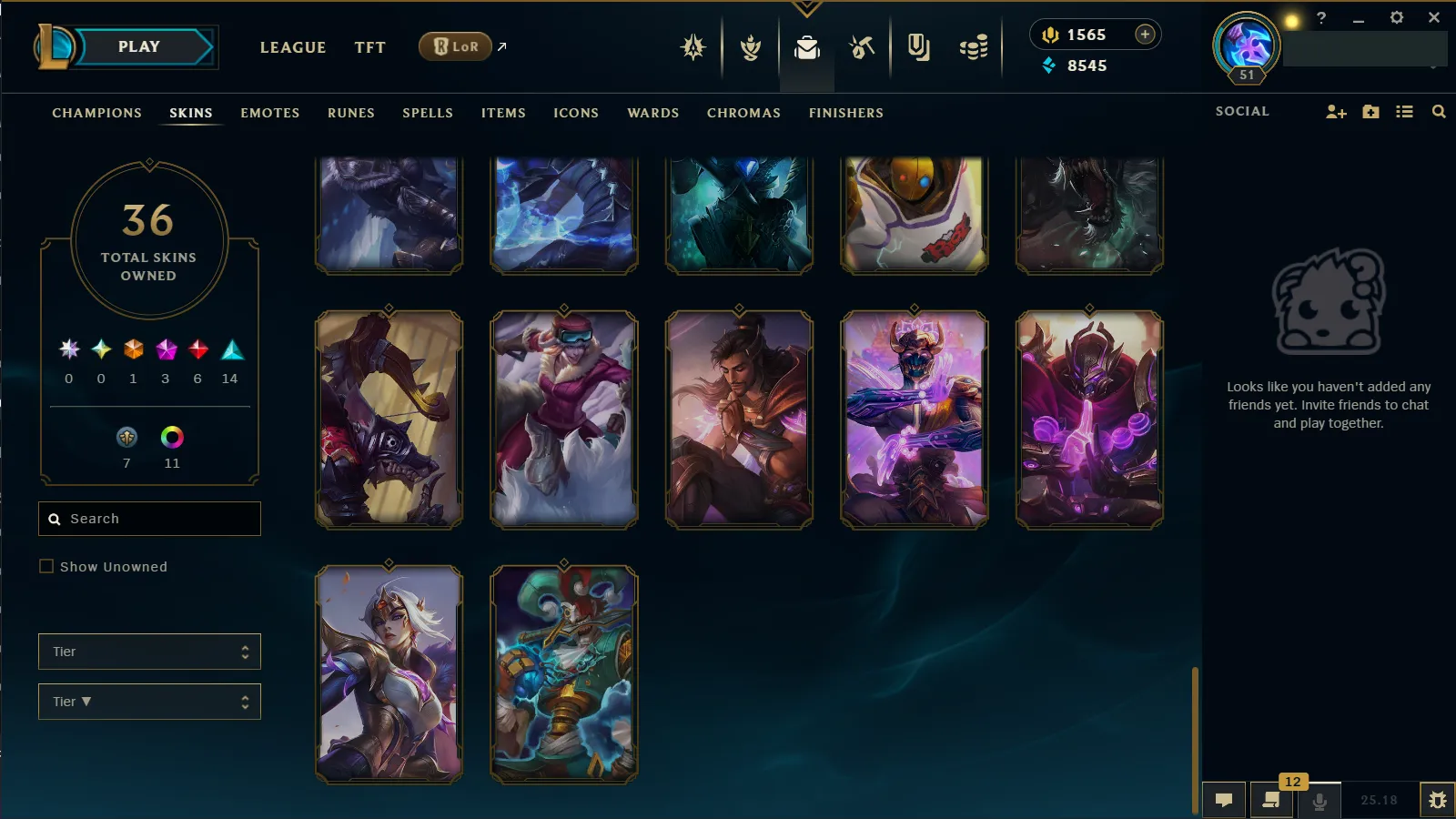Open the Legends of Runeterra launcher link
The height and width of the screenshot is (819, 1456).
[456, 46]
